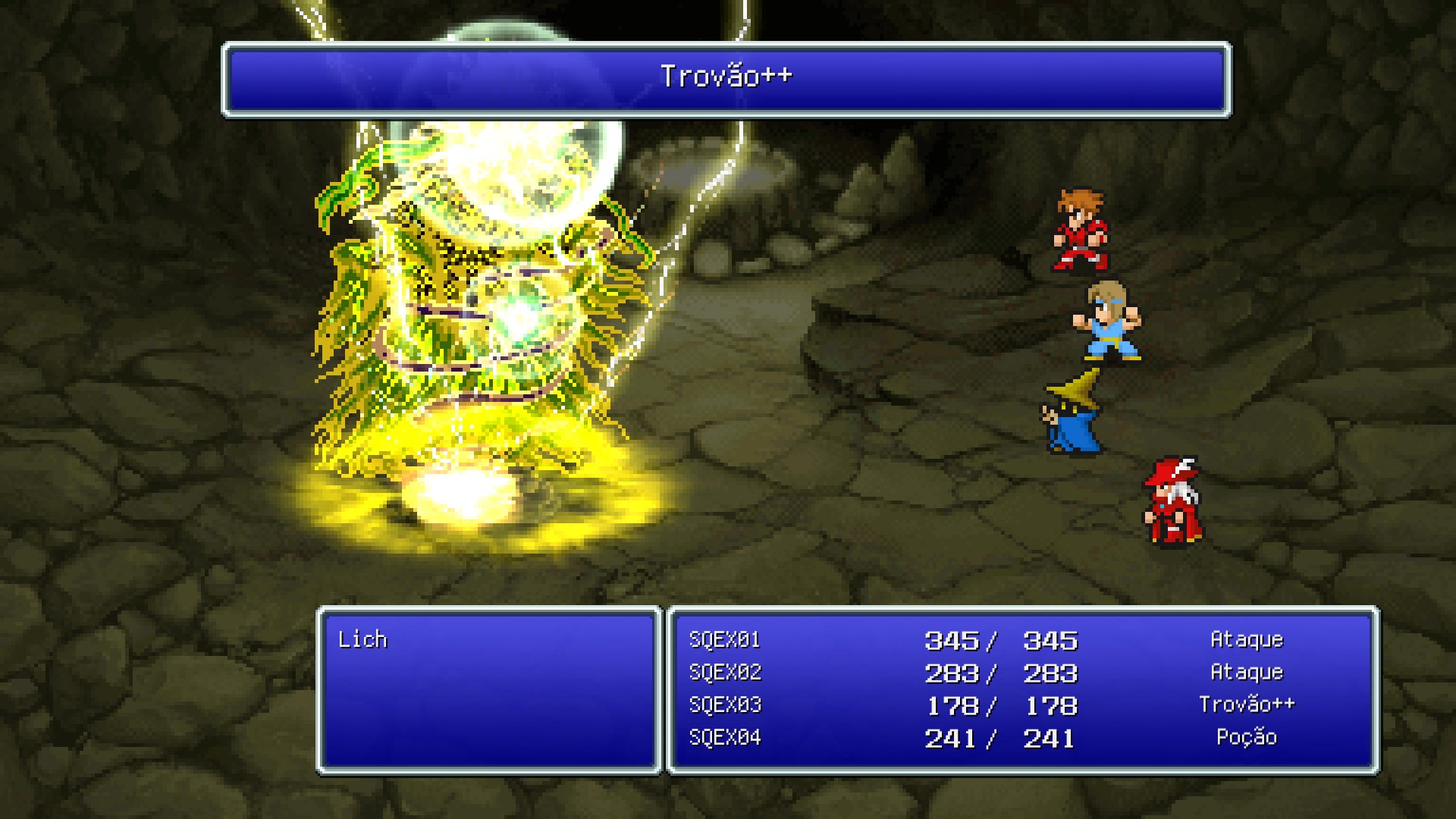Pick the SQEX03 party row
The image size is (1456, 819).
pyautogui.click(x=725, y=705)
